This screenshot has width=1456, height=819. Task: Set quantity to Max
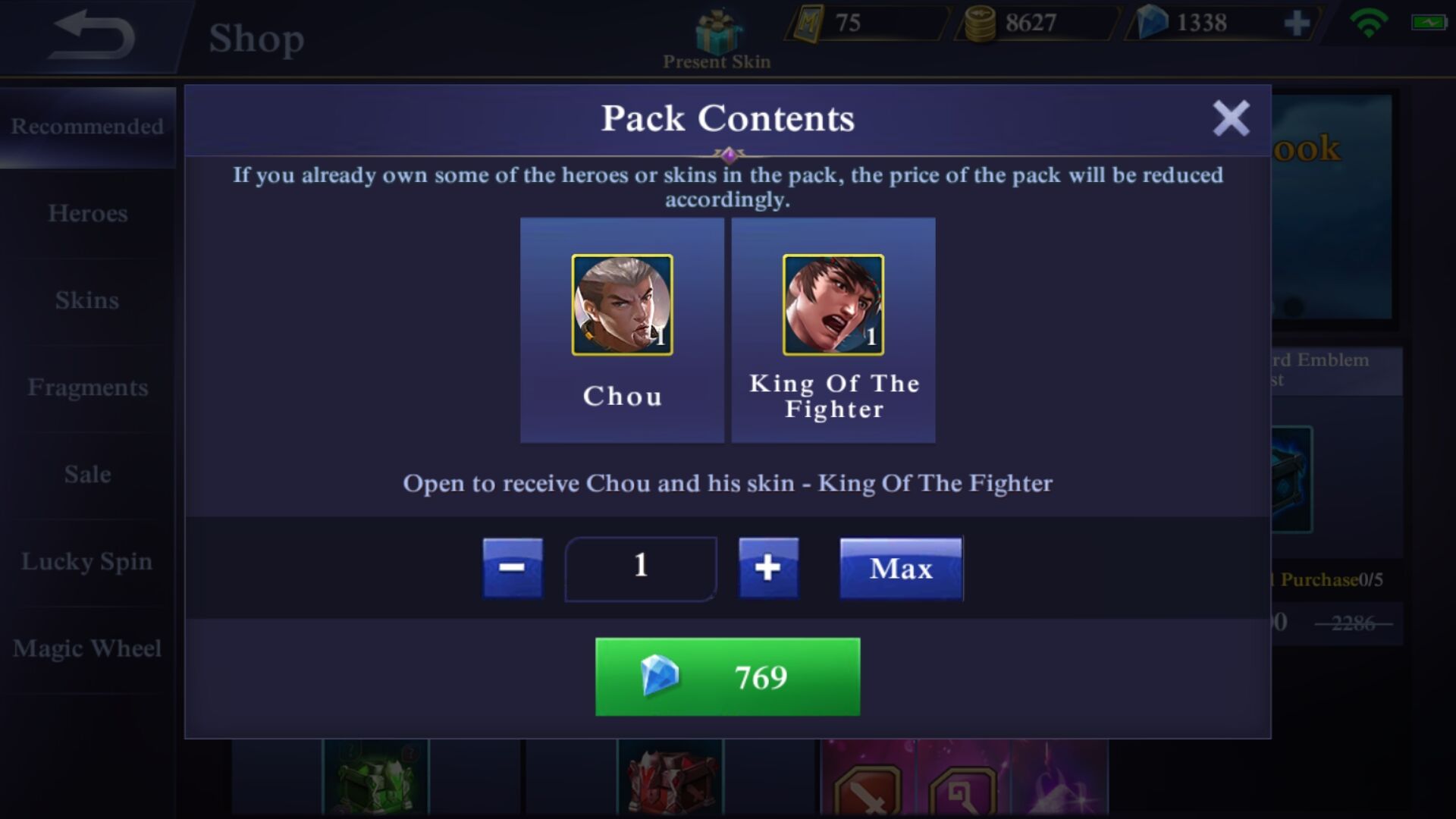(901, 569)
